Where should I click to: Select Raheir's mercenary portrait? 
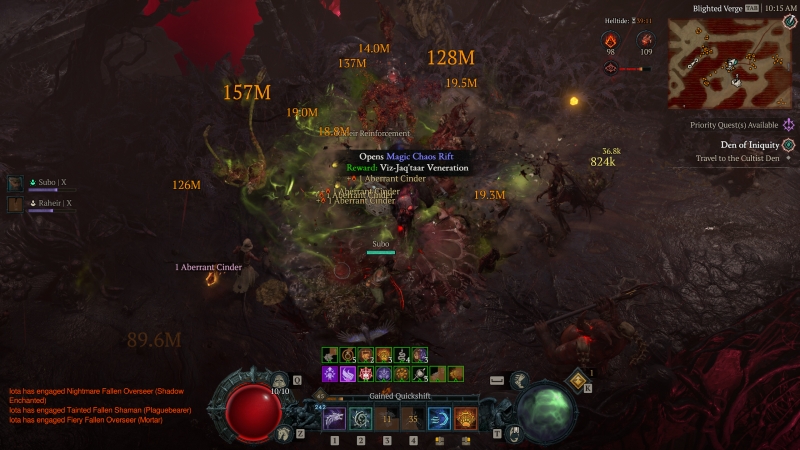tap(16, 204)
